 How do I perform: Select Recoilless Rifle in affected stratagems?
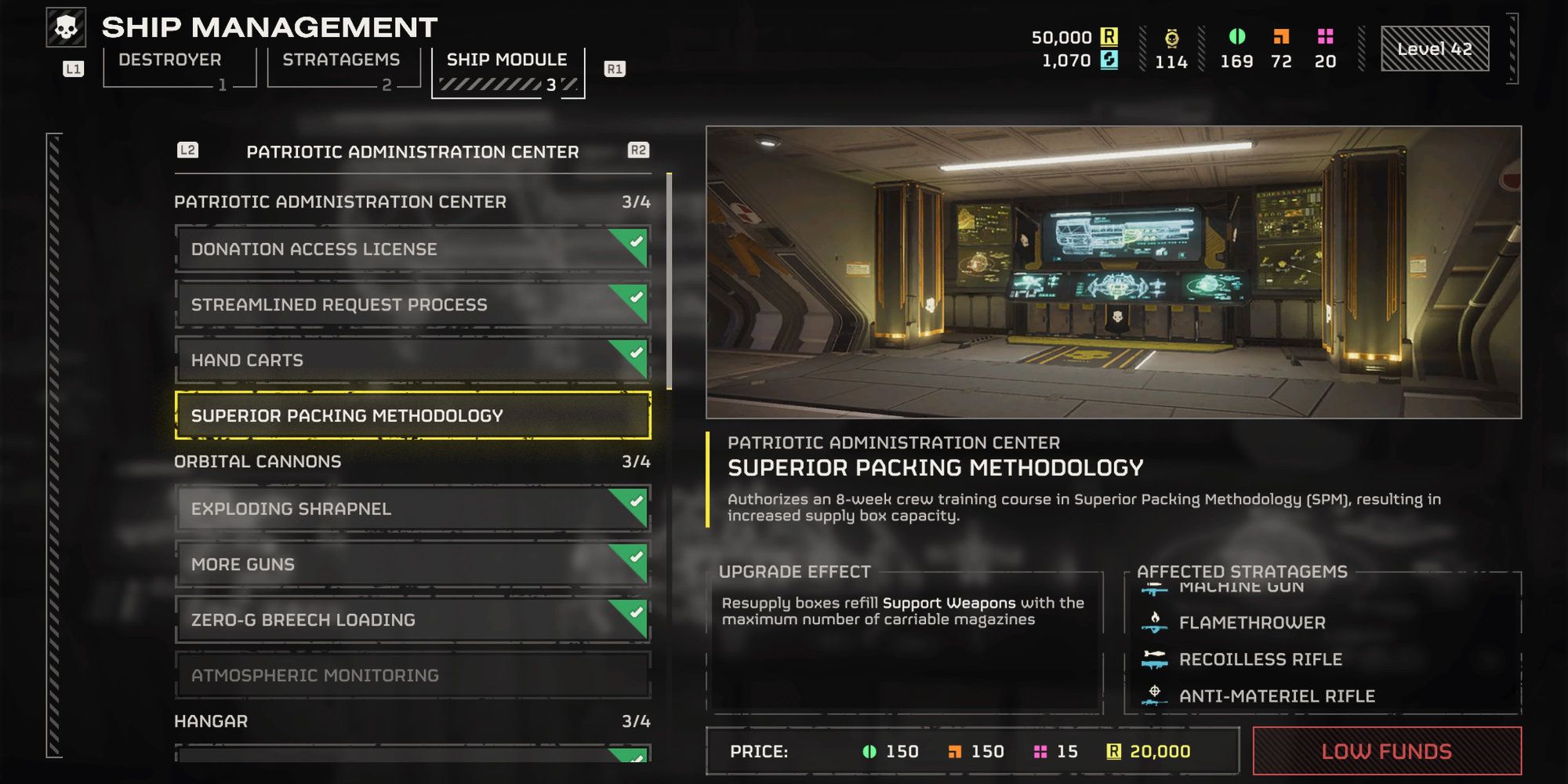[x=1260, y=659]
